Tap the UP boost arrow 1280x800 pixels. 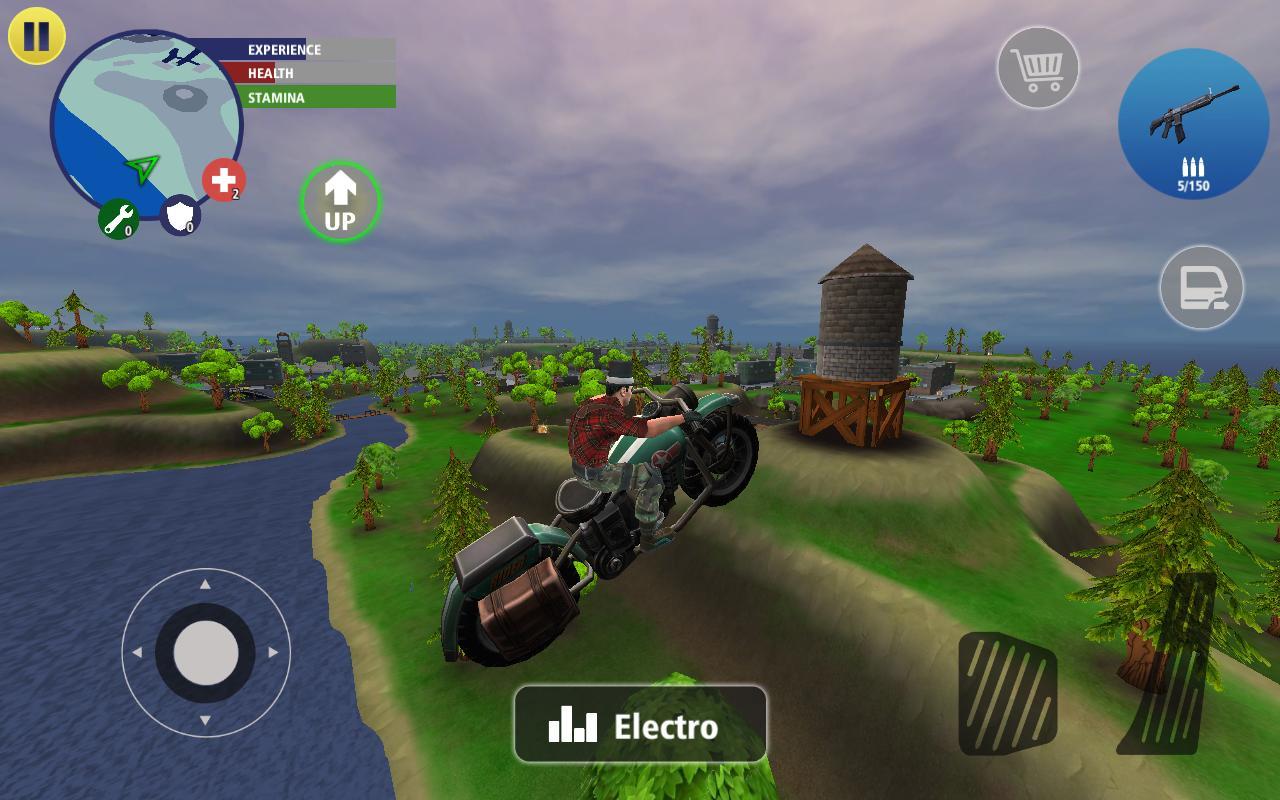pos(340,199)
